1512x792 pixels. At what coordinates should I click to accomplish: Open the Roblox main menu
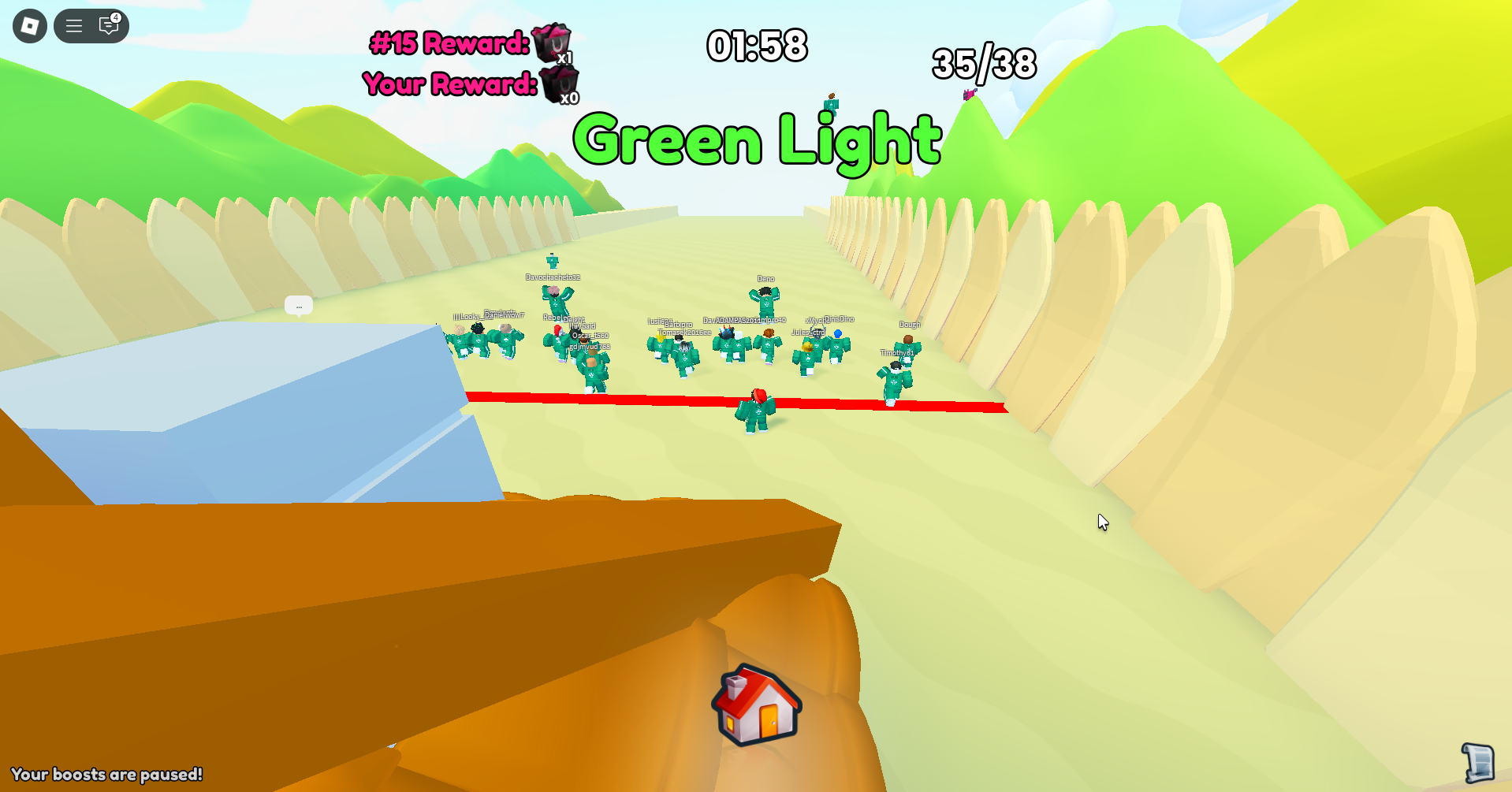point(28,25)
